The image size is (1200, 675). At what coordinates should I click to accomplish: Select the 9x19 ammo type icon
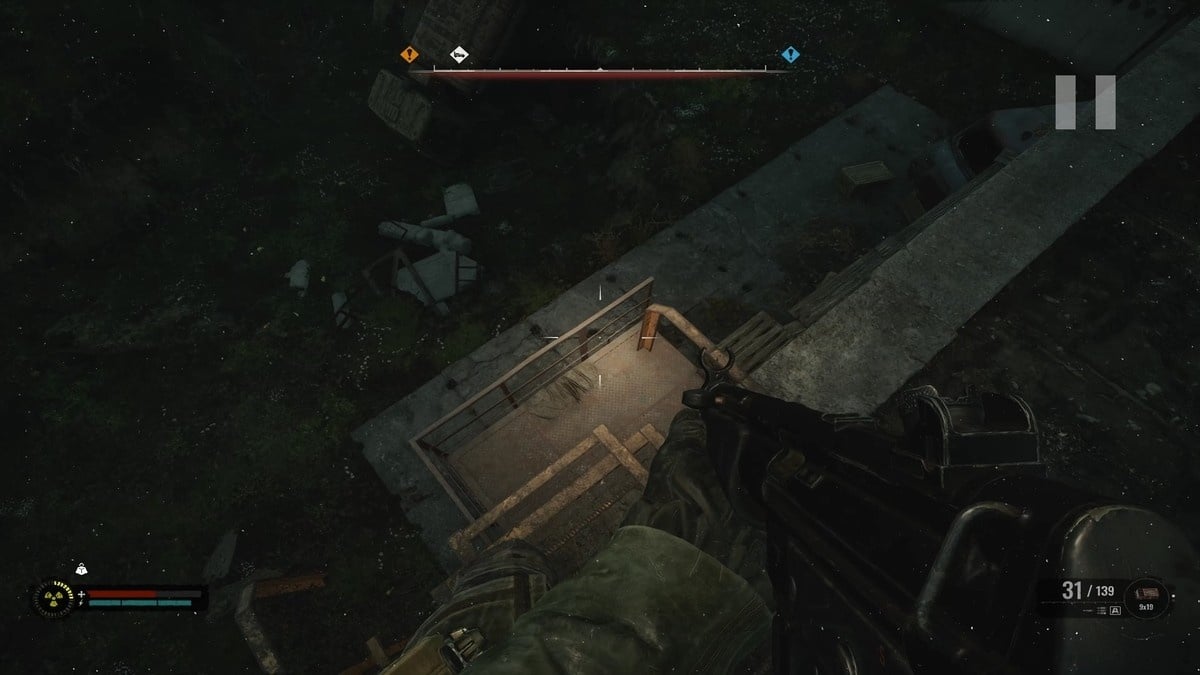point(1144,597)
